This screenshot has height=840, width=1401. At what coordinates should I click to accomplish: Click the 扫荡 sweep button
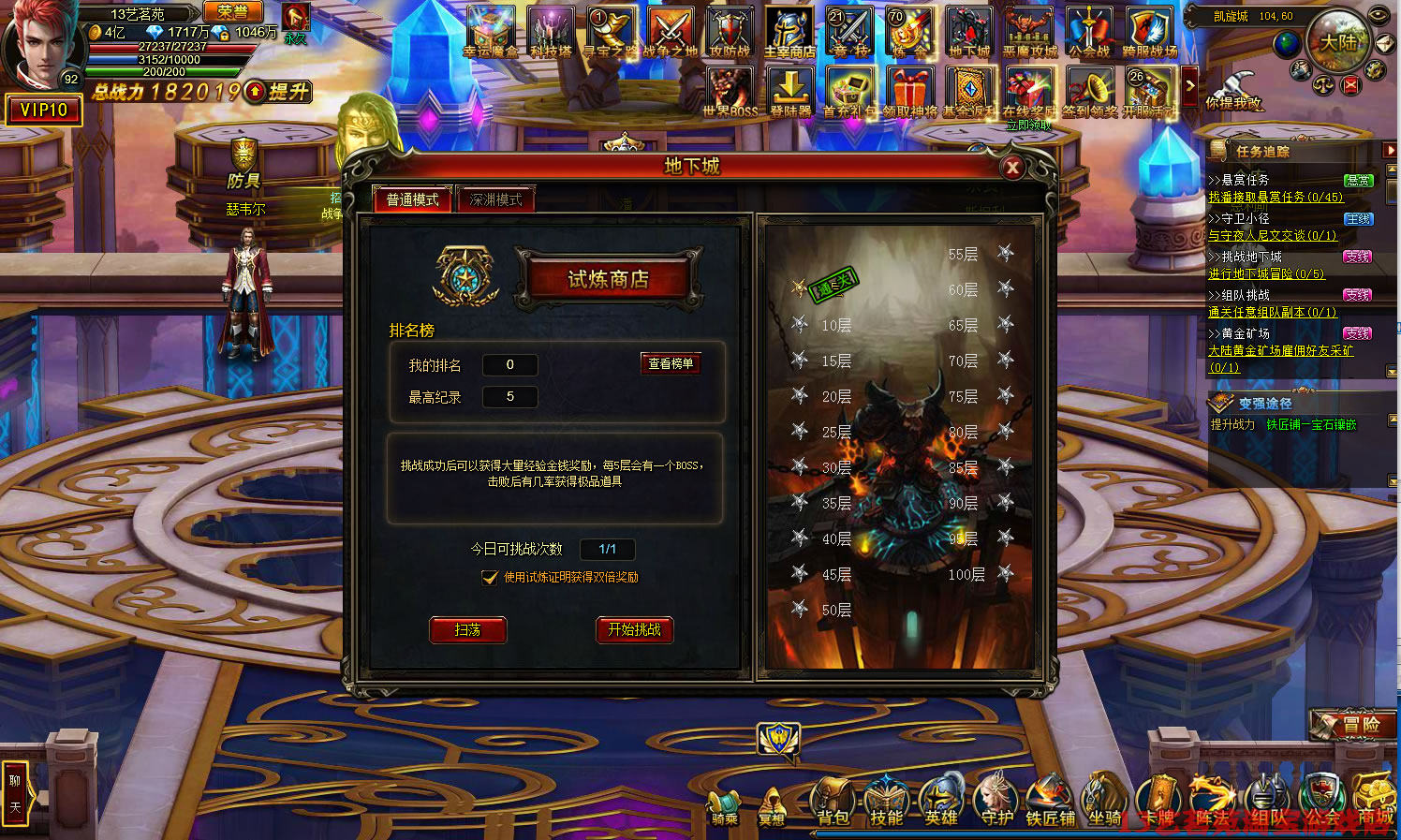(x=467, y=630)
